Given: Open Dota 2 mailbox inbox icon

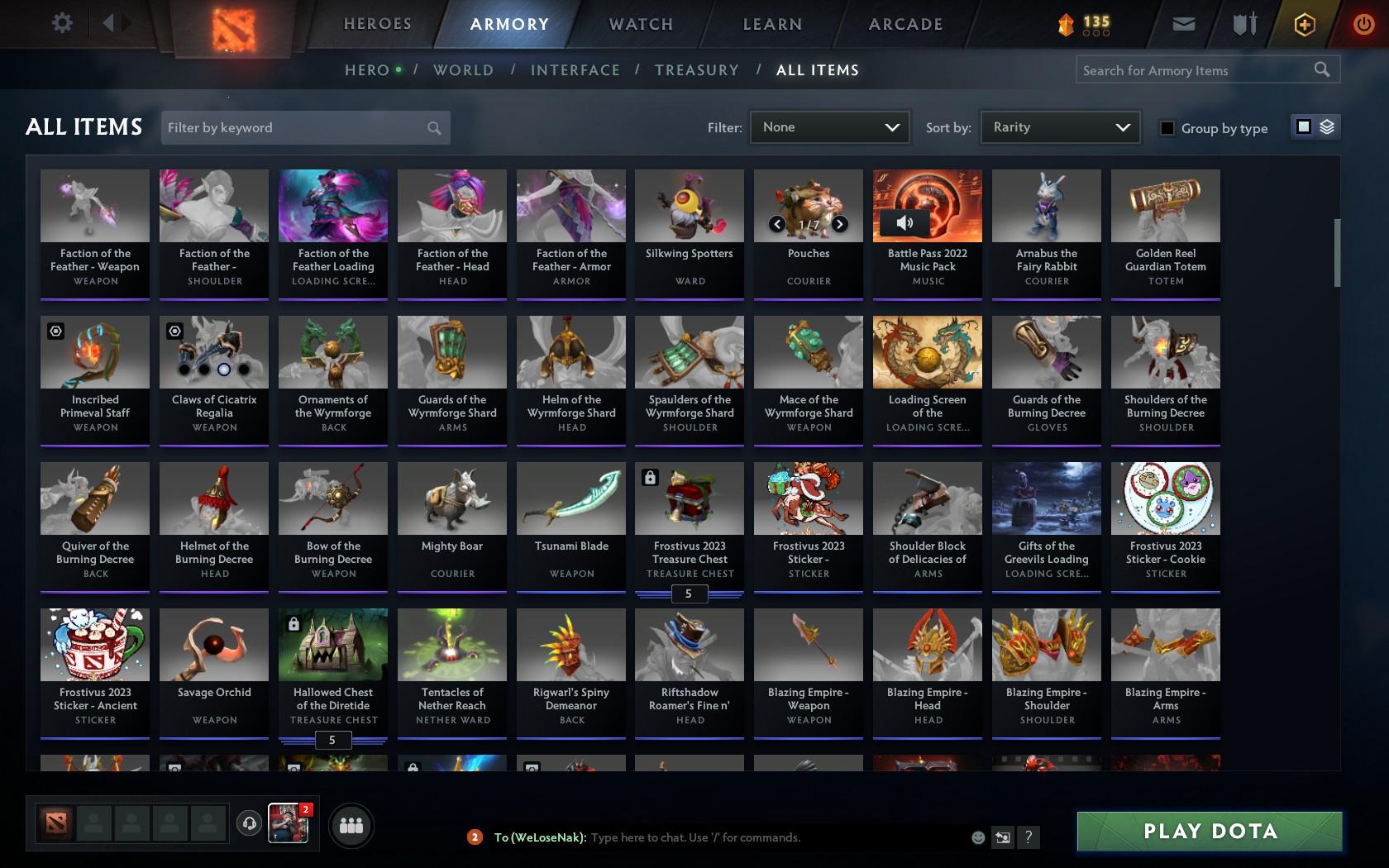Looking at the screenshot, I should (x=1182, y=24).
